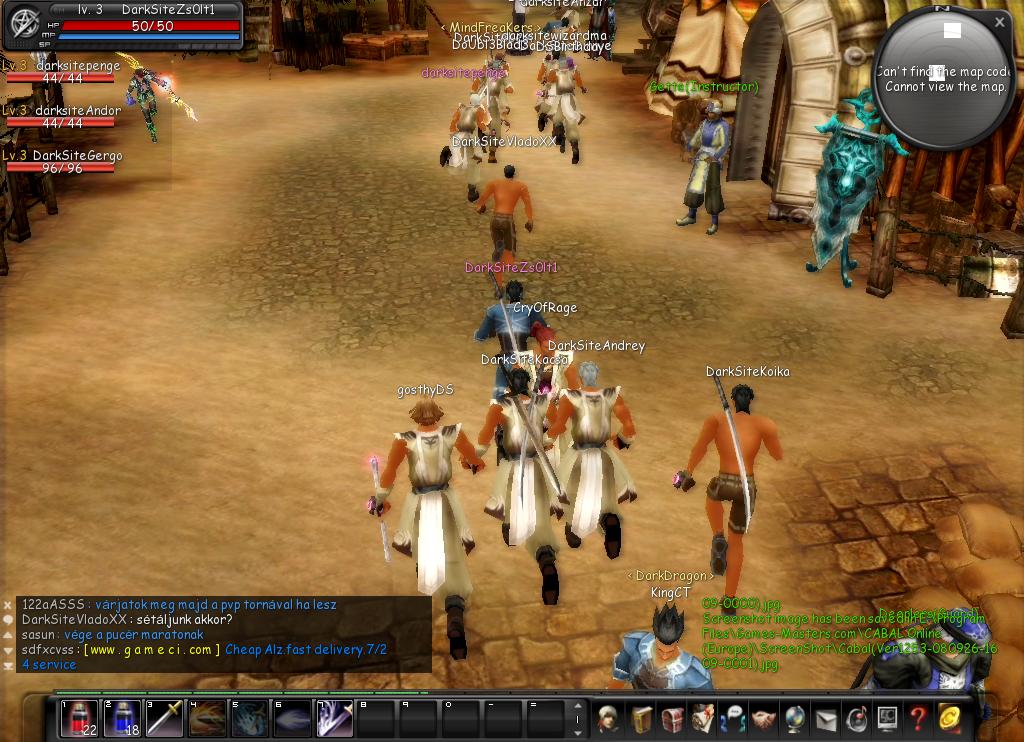Select the sword skill in hotbar slot 3
This screenshot has height=742, width=1024.
165,718
